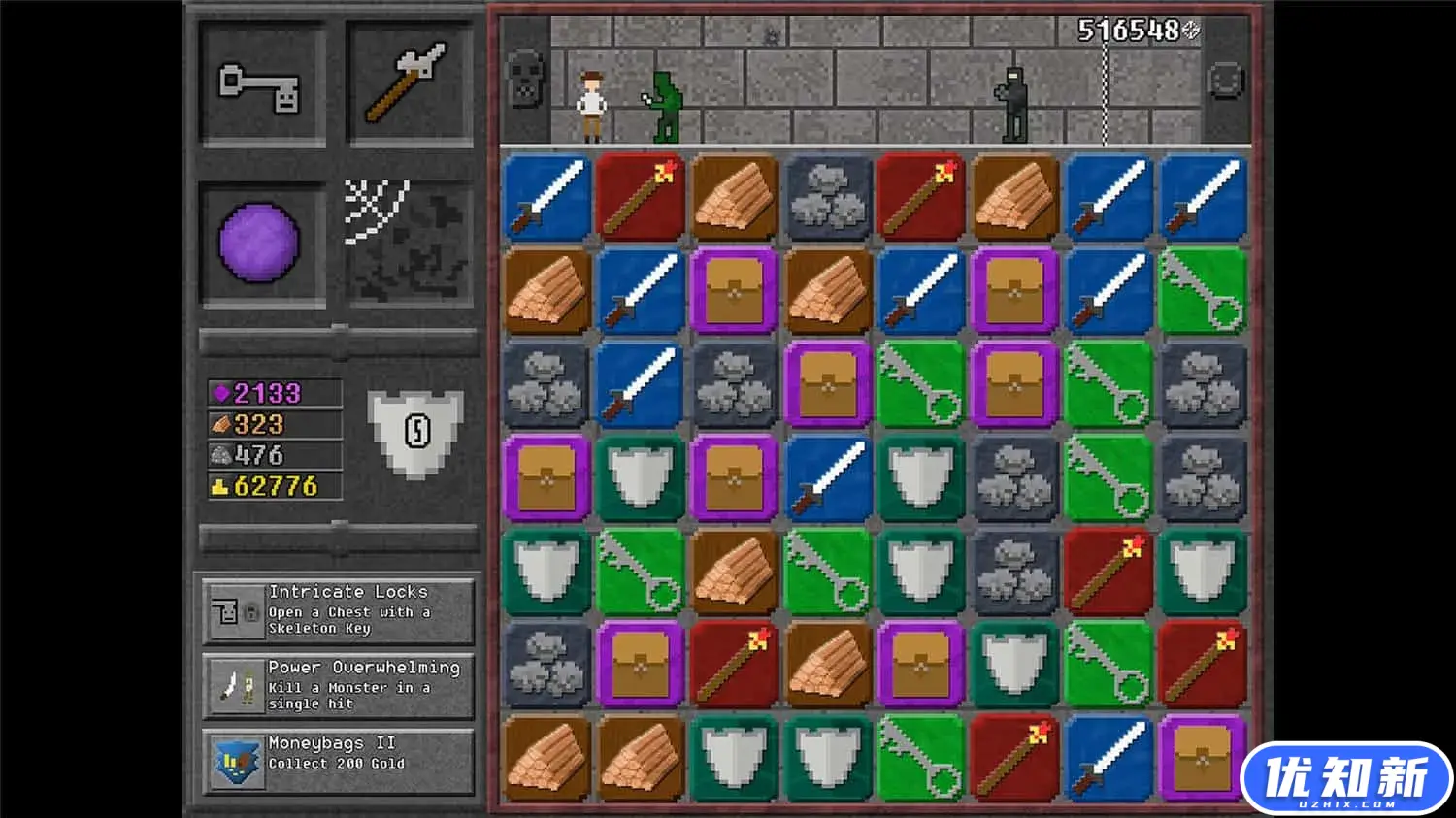Select a green skeleton key tile on the grid
Viewport: 1456px width, 818px height.
[x=919, y=383]
